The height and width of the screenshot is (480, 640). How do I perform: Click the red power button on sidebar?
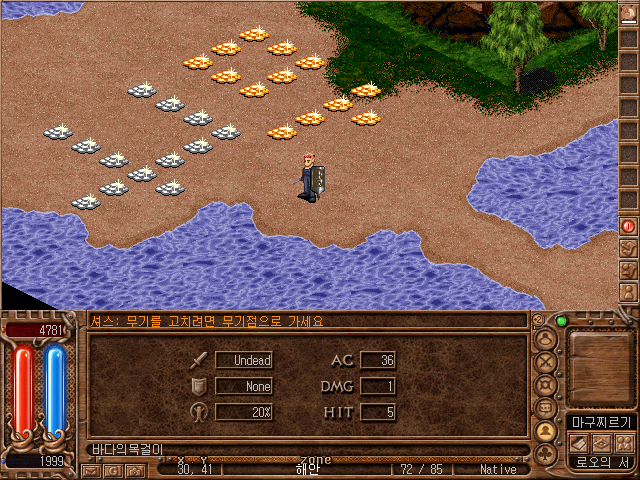pyautogui.click(x=629, y=226)
